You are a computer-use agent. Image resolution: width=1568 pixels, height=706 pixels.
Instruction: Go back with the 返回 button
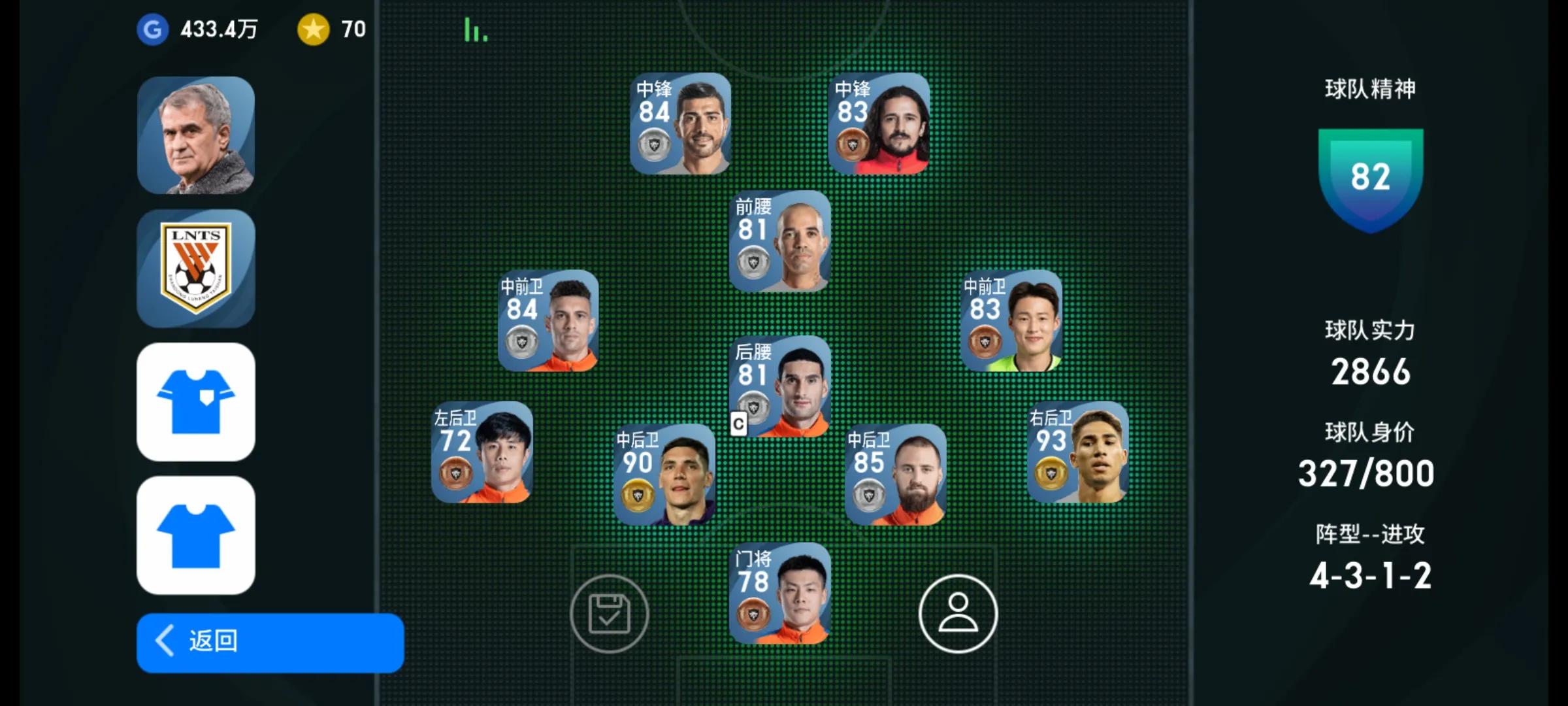point(270,642)
